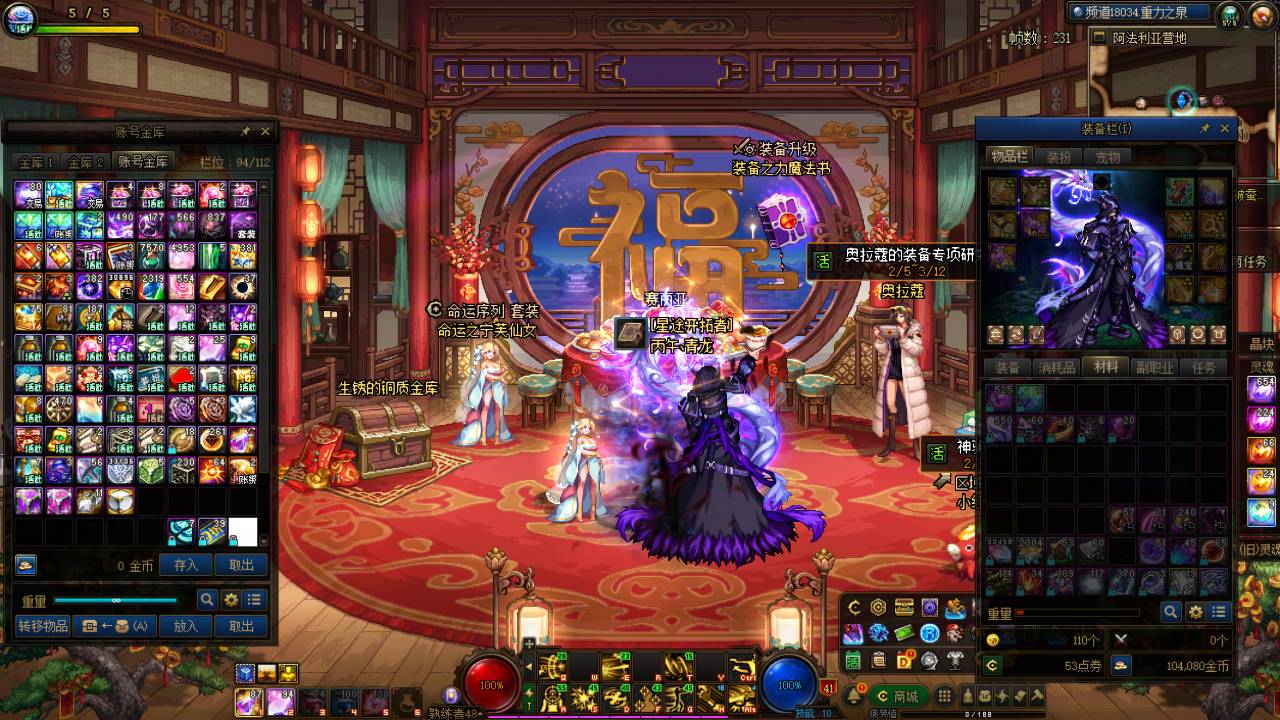This screenshot has height=720, width=1280.
Task: Open the gear settings icon in the equipment panel
Action: [x=1195, y=611]
